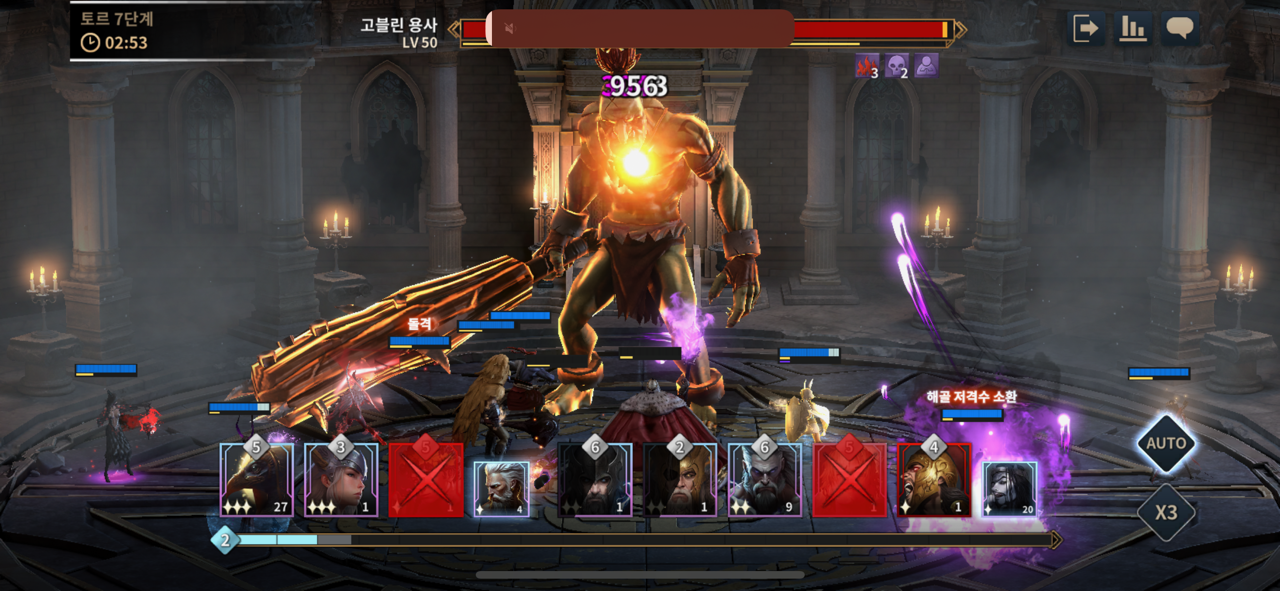Inspect the red flame debuff icon on boss
This screenshot has width=1280, height=591.
866,66
